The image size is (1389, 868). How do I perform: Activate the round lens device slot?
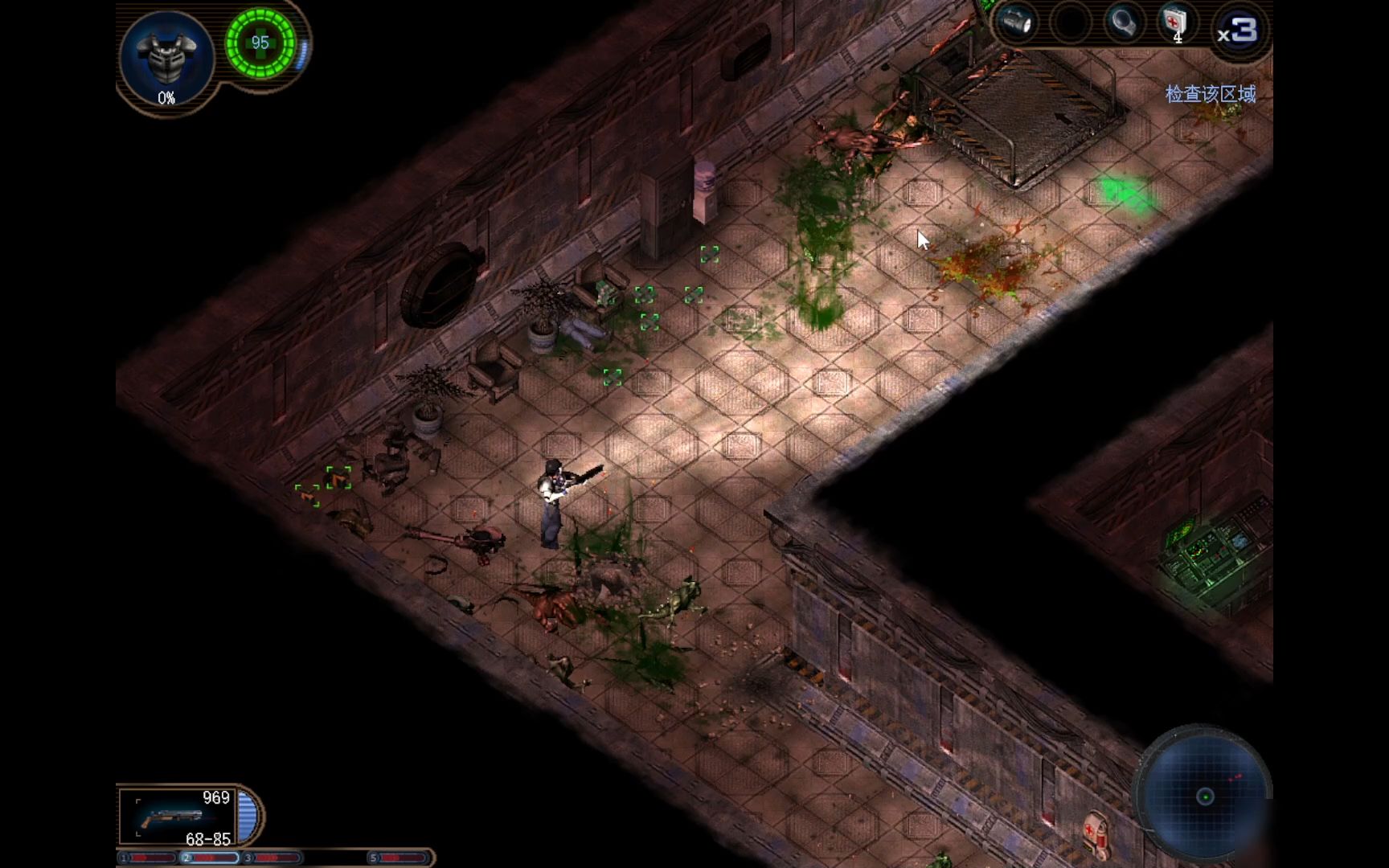tap(1123, 23)
